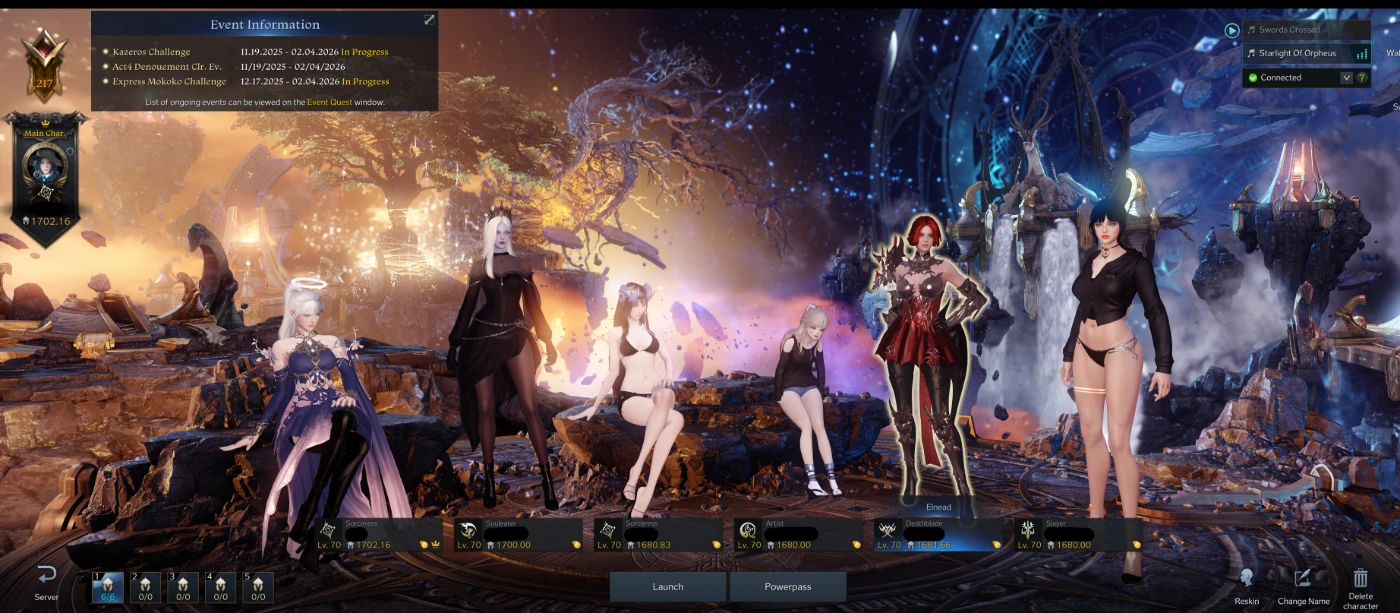Choose the Deathblade character card

click(937, 535)
